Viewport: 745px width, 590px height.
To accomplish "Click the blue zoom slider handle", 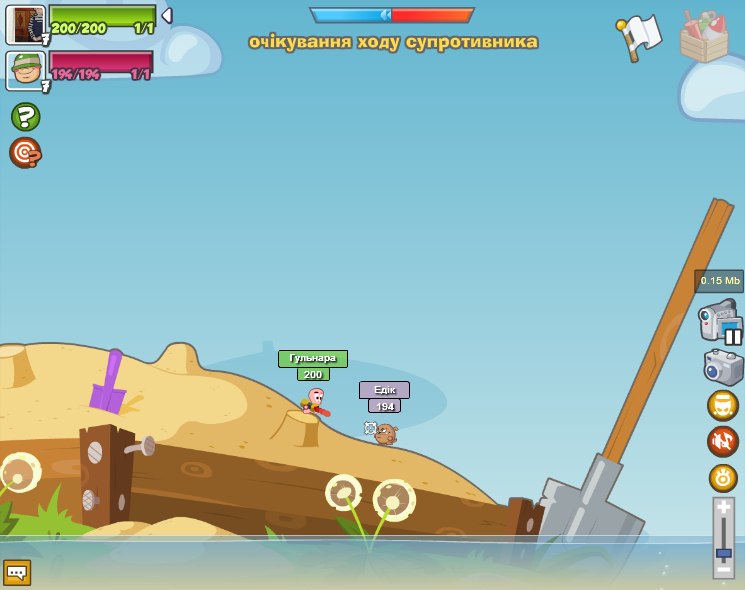I will tap(723, 552).
